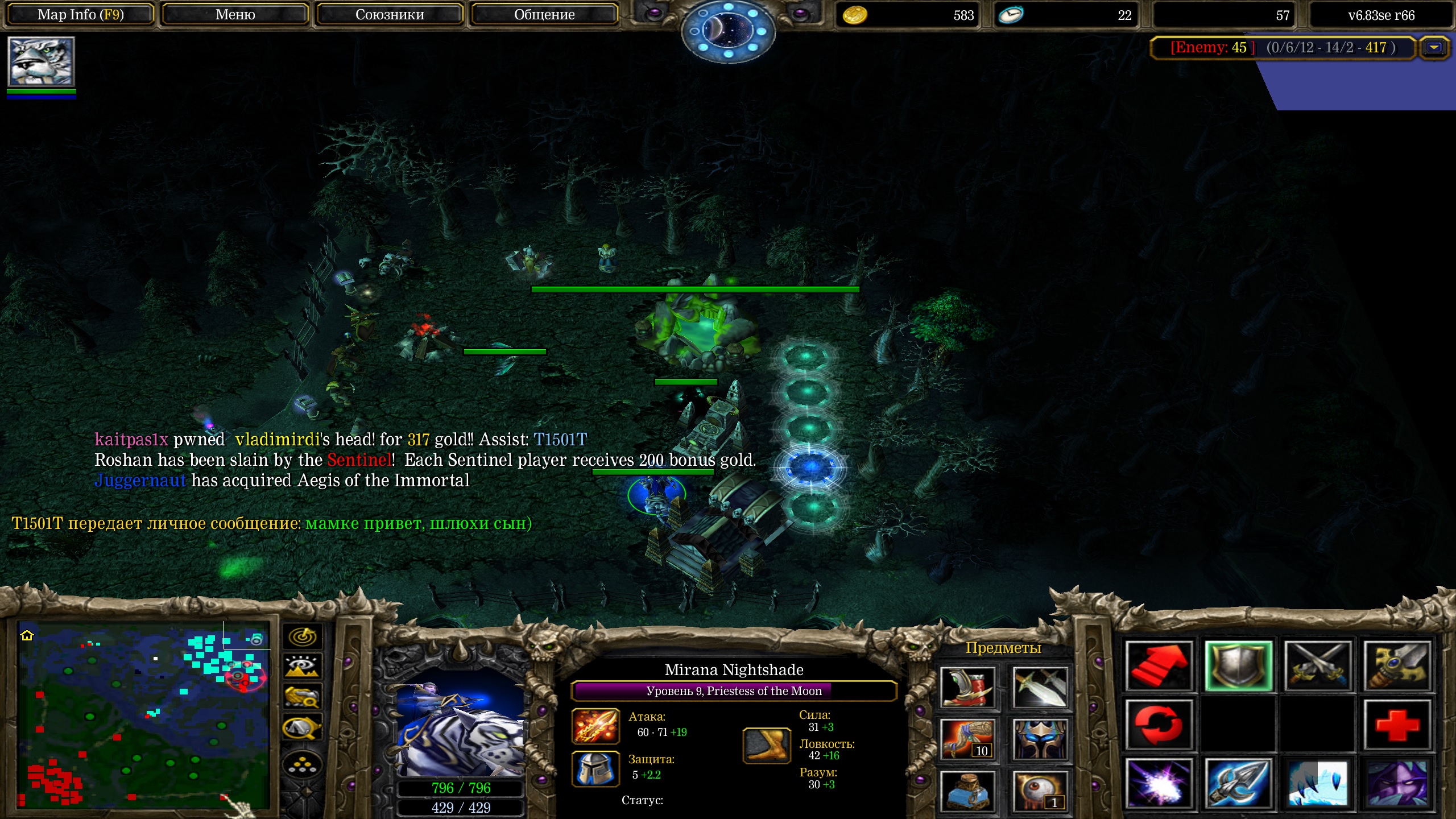Choose the crossed swords command
Viewport: 1456px width, 819px height.
pos(1318,665)
